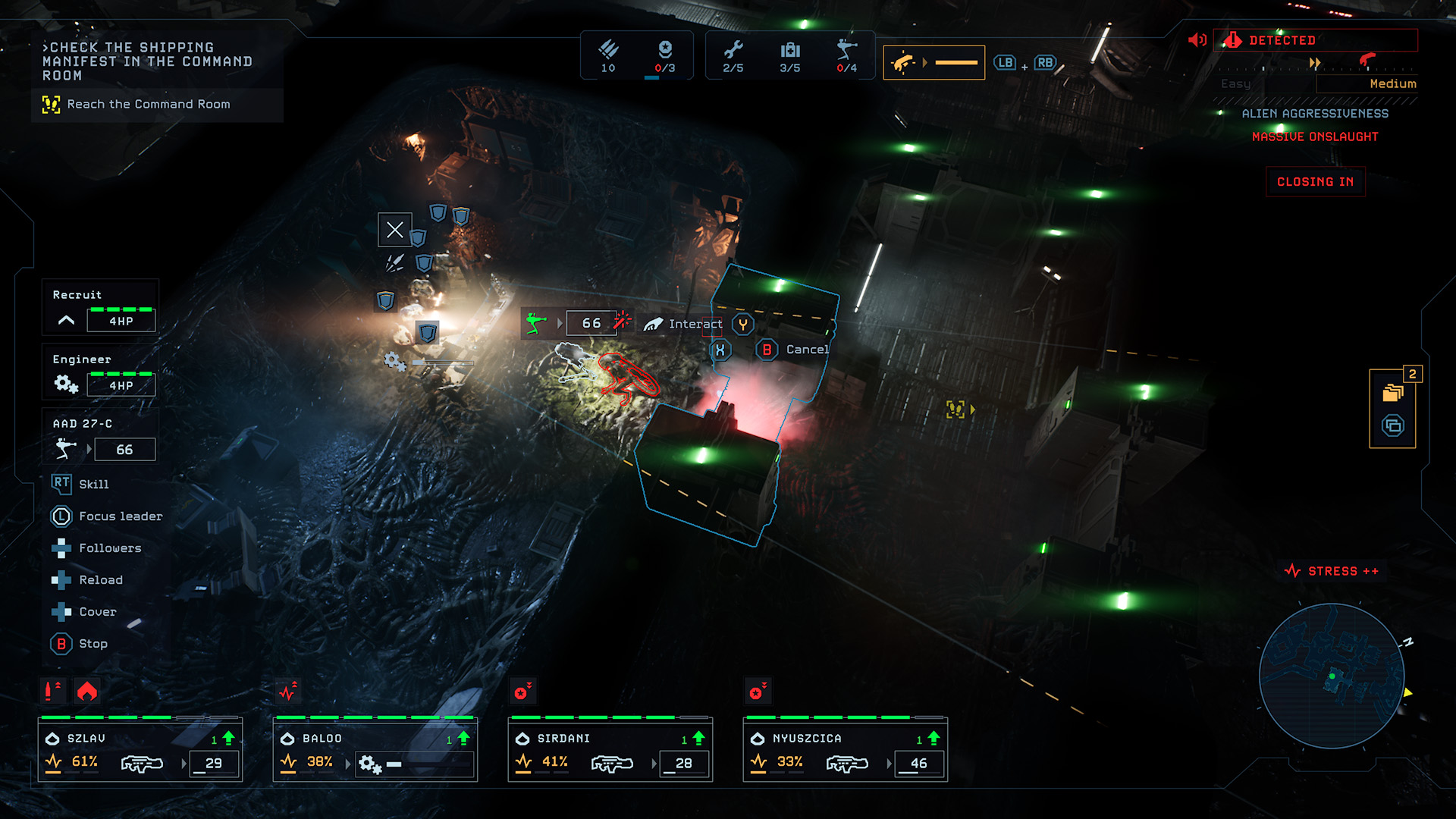Choose the Followers command
The image size is (1456, 819).
[x=109, y=548]
